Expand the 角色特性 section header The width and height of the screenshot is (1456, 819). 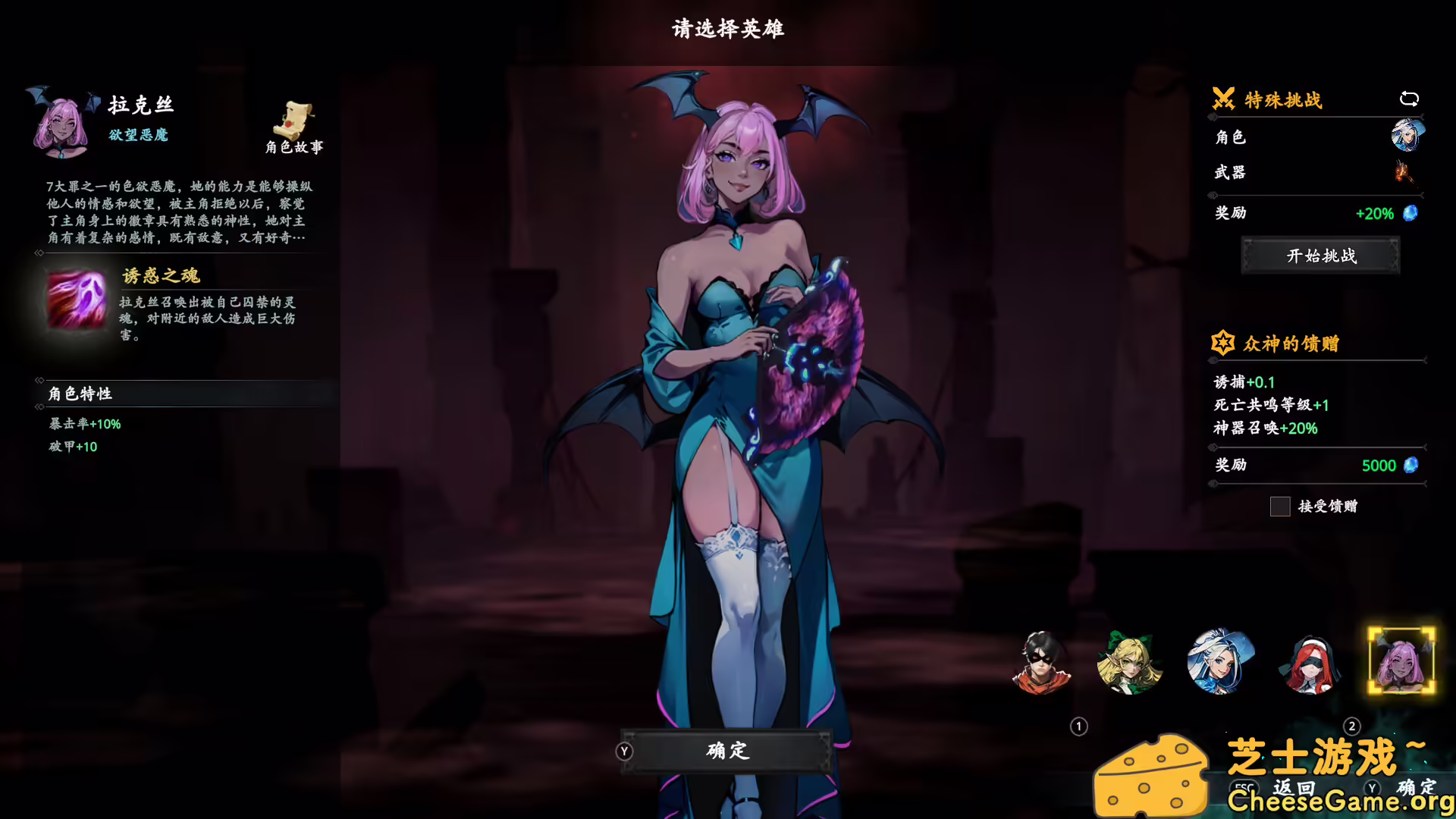tap(79, 394)
